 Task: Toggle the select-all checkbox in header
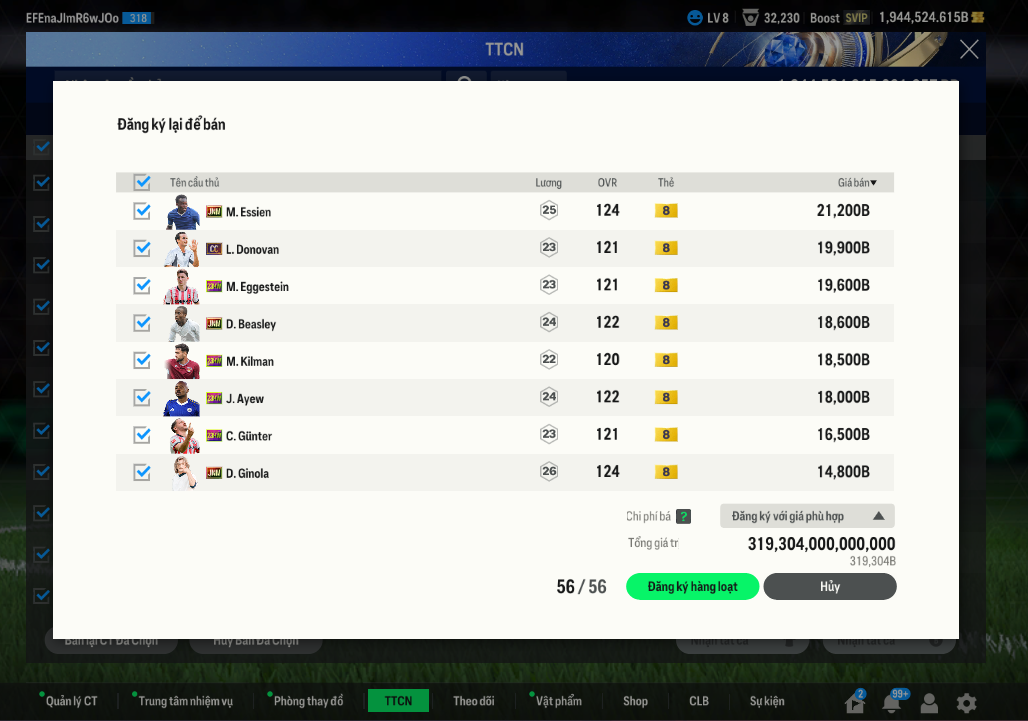click(x=142, y=182)
